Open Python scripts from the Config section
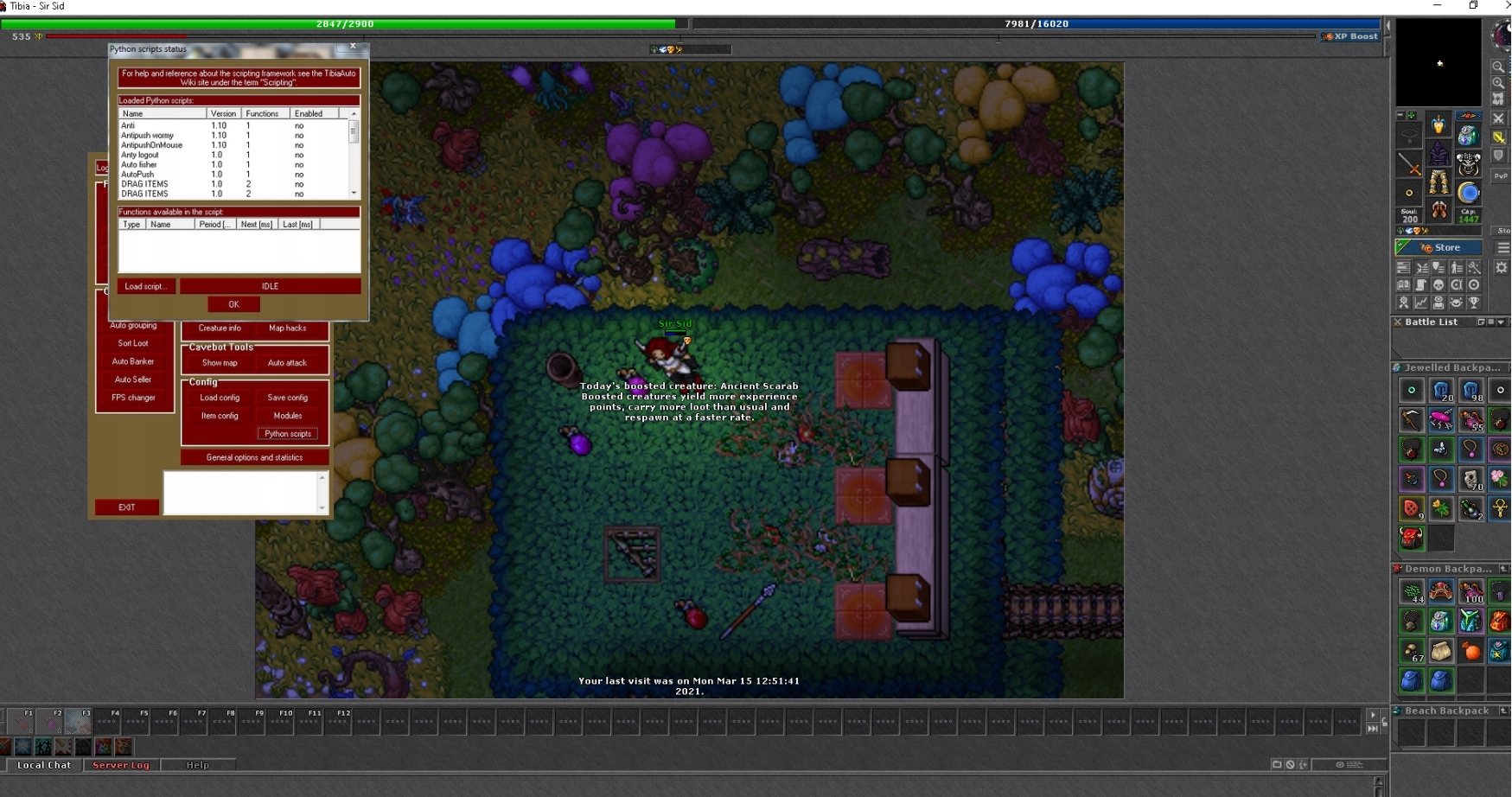 289,434
